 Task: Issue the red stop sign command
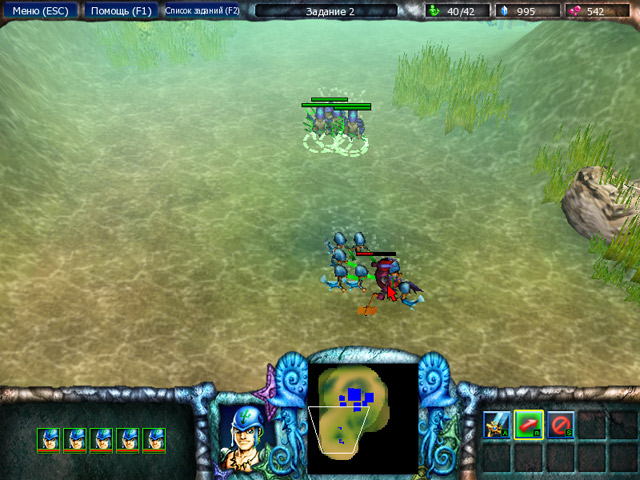click(560, 425)
